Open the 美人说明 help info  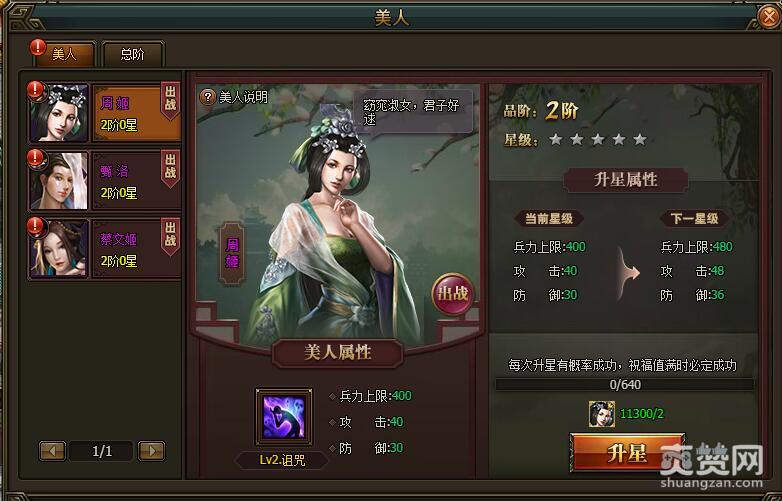click(x=234, y=97)
